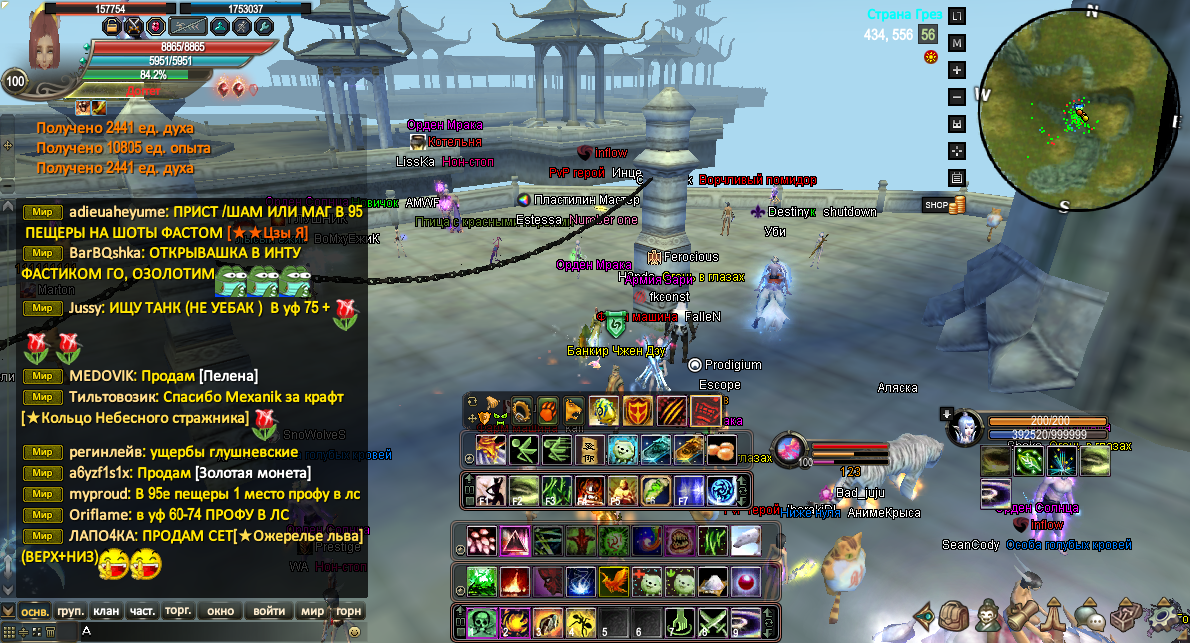This screenshot has height=643, width=1190.
Task: Select the торг. chat tab
Action: tap(178, 611)
